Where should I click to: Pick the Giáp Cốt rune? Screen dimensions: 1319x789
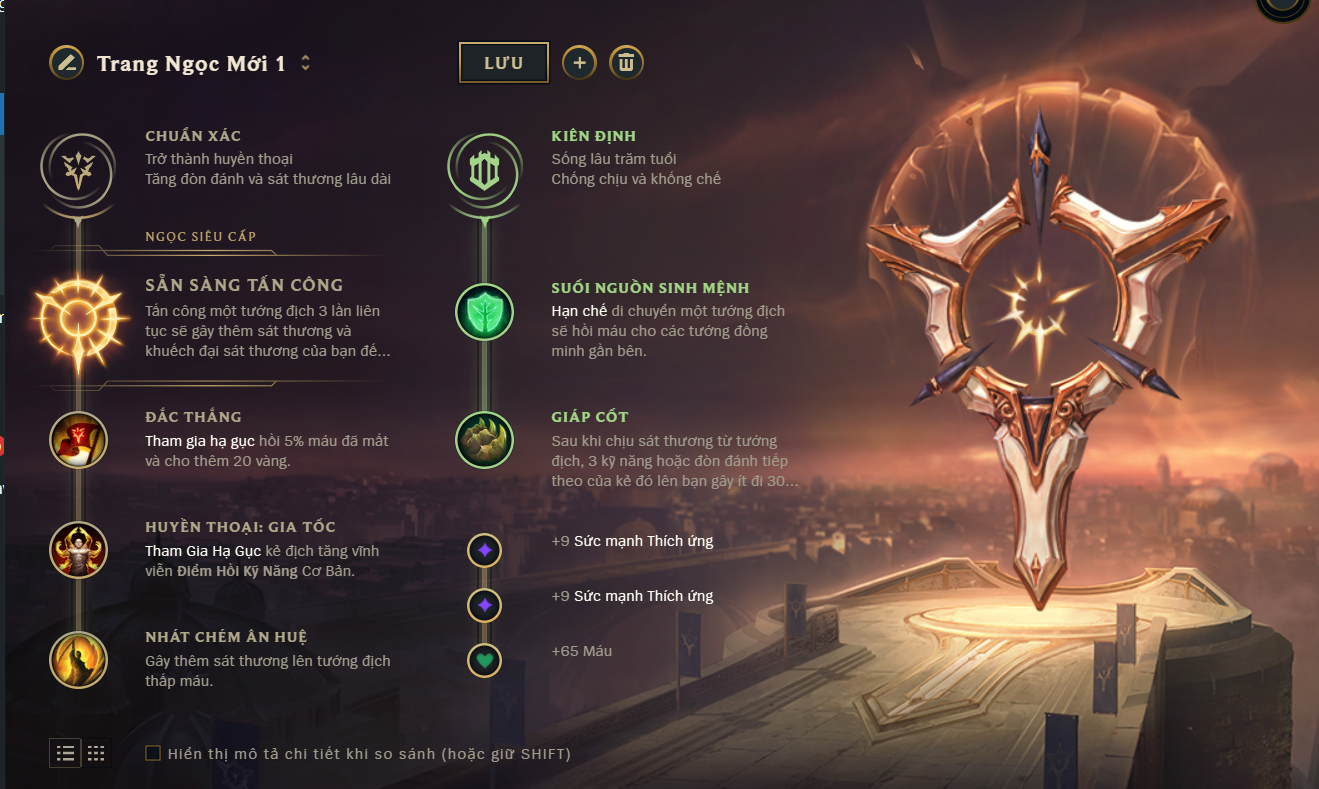pos(484,440)
